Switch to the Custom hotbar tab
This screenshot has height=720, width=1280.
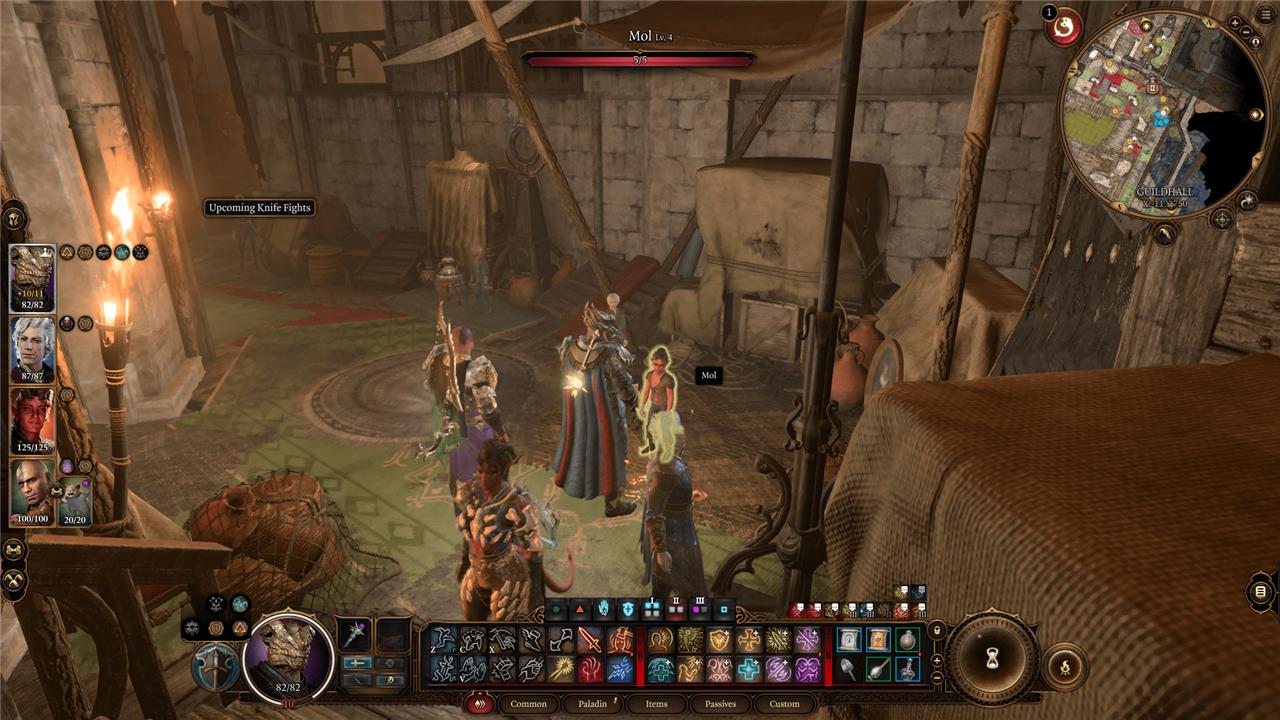click(784, 704)
